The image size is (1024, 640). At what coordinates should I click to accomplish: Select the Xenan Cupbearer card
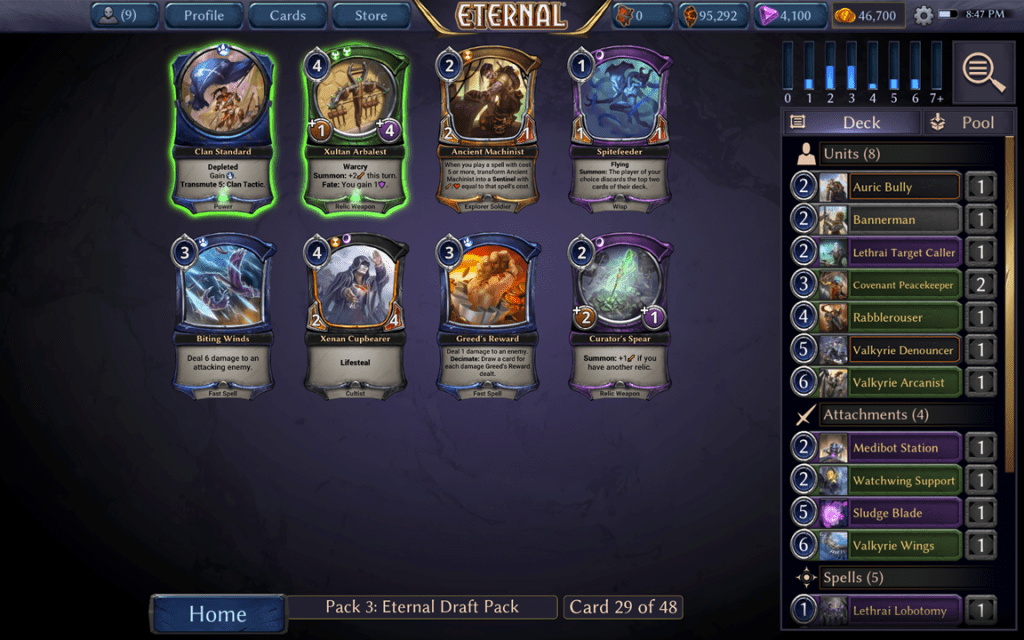[x=355, y=317]
